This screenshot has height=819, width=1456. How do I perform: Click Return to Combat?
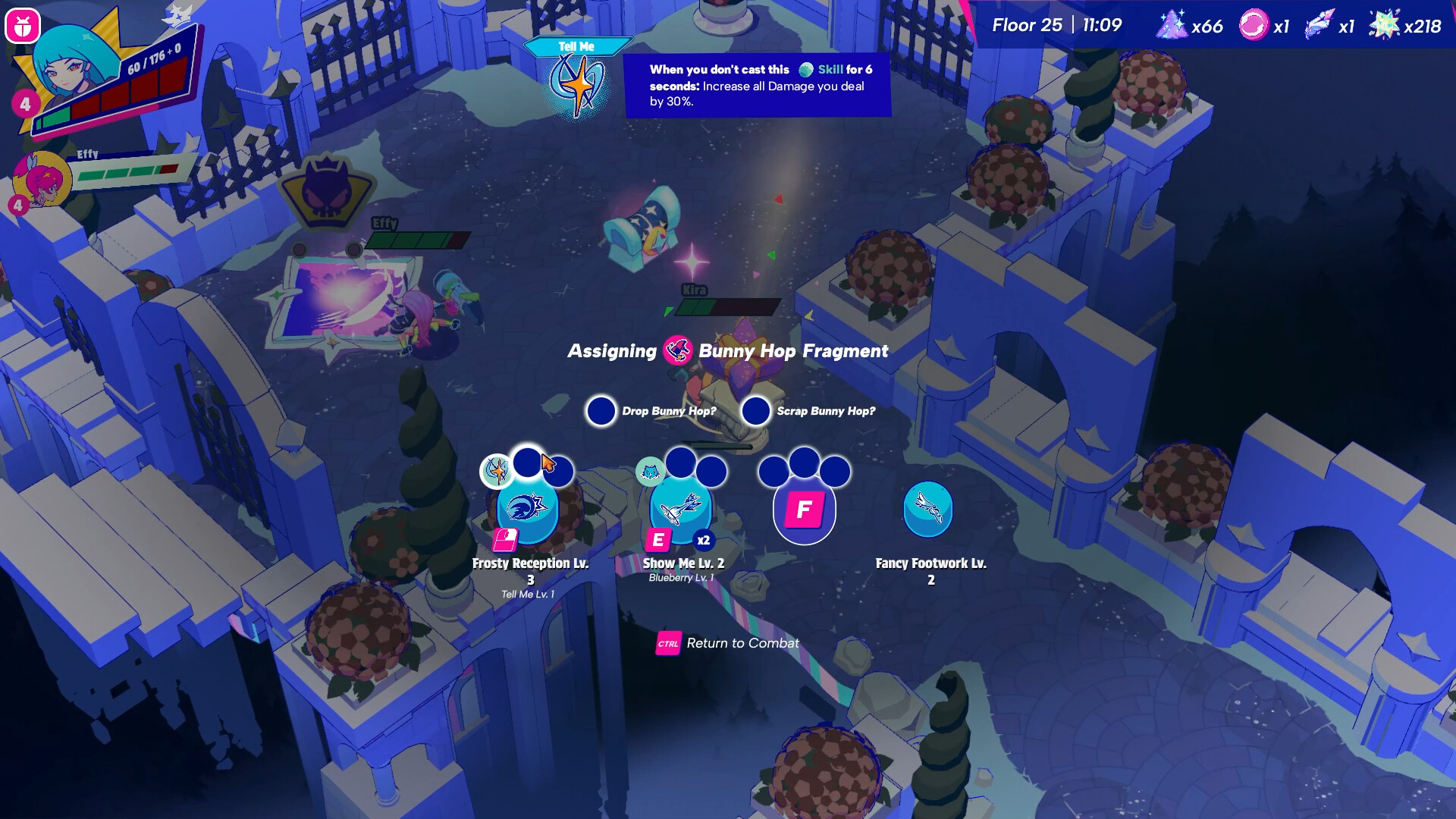[728, 643]
